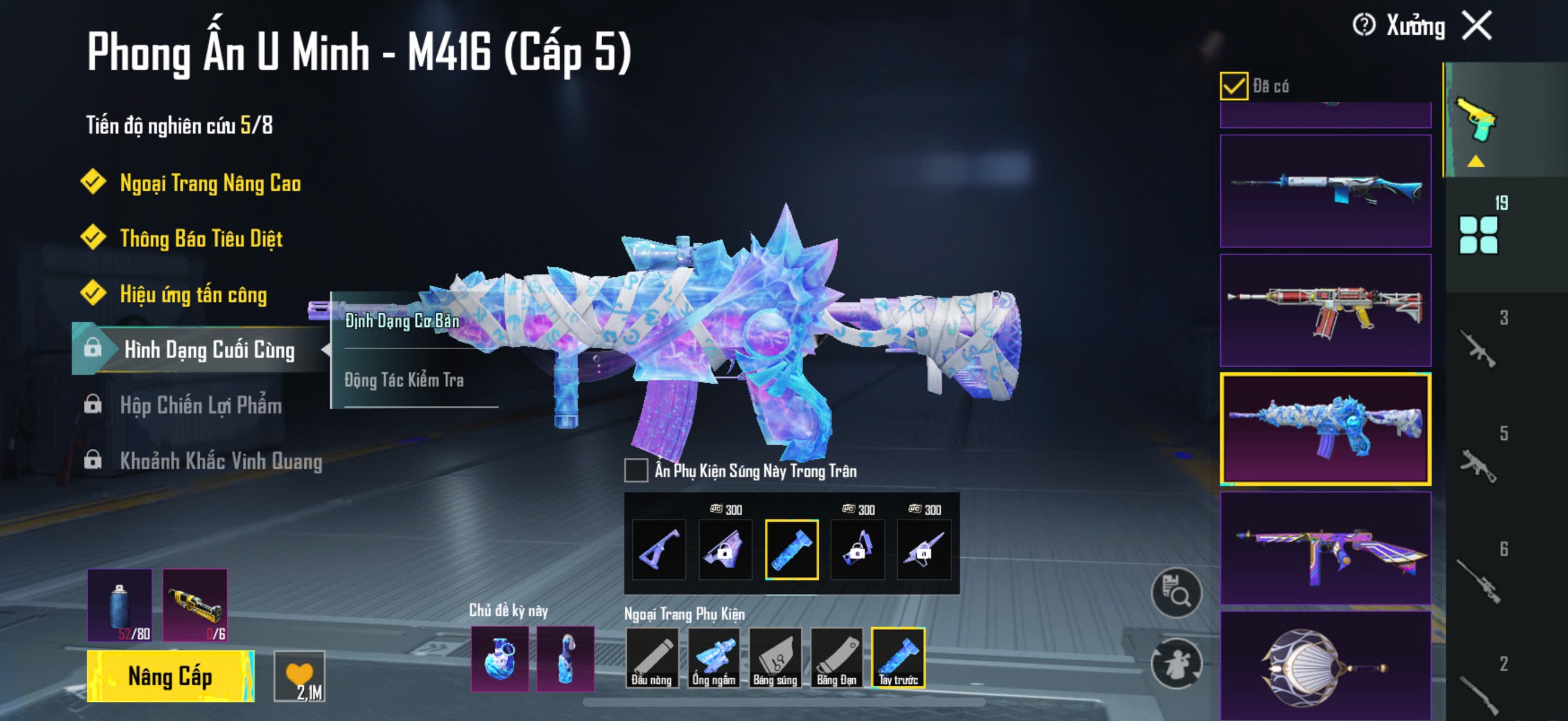Switch to Ống ngắm attachment skin tab

[x=713, y=658]
